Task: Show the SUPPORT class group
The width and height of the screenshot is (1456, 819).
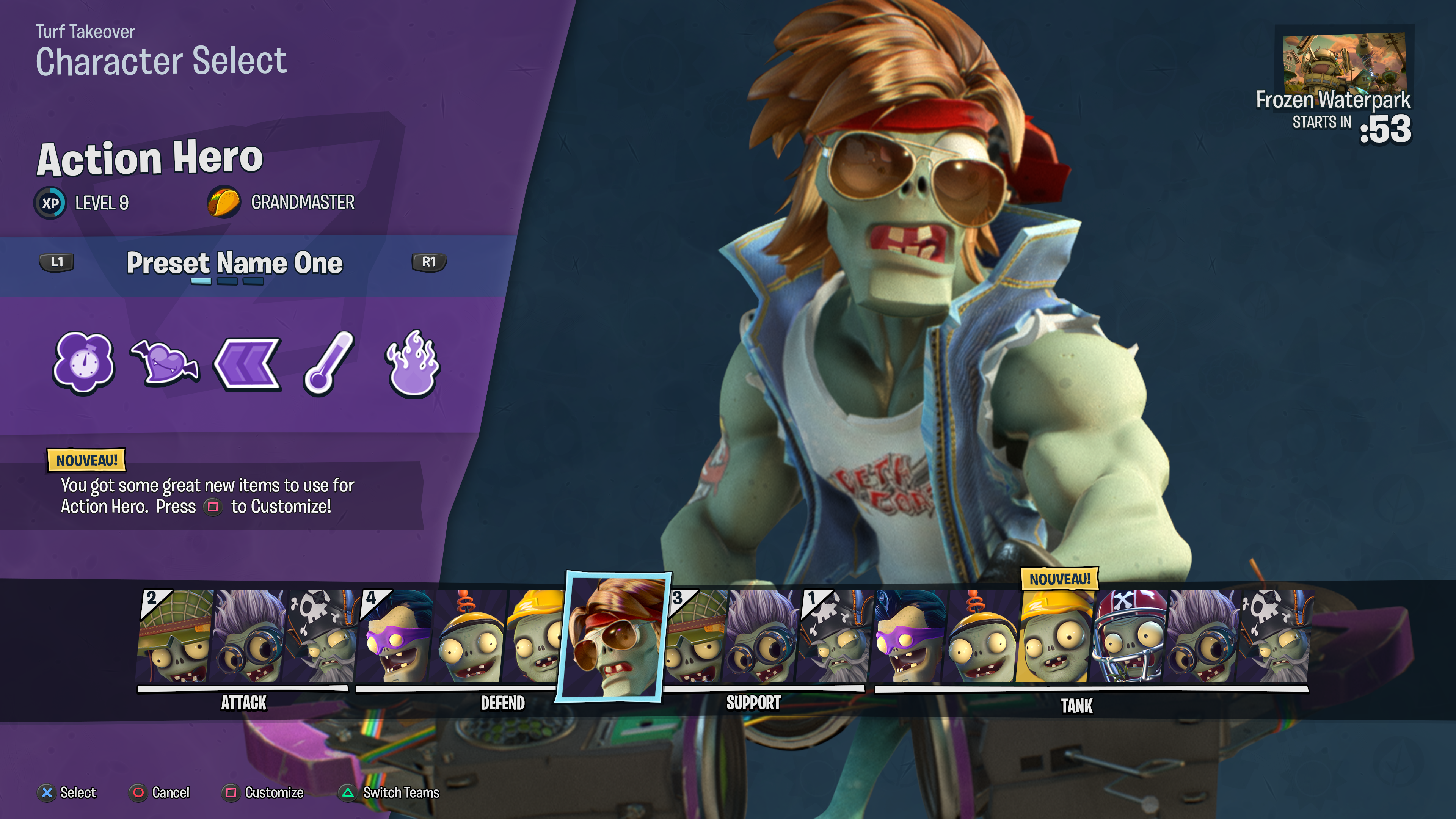Action: click(x=753, y=703)
